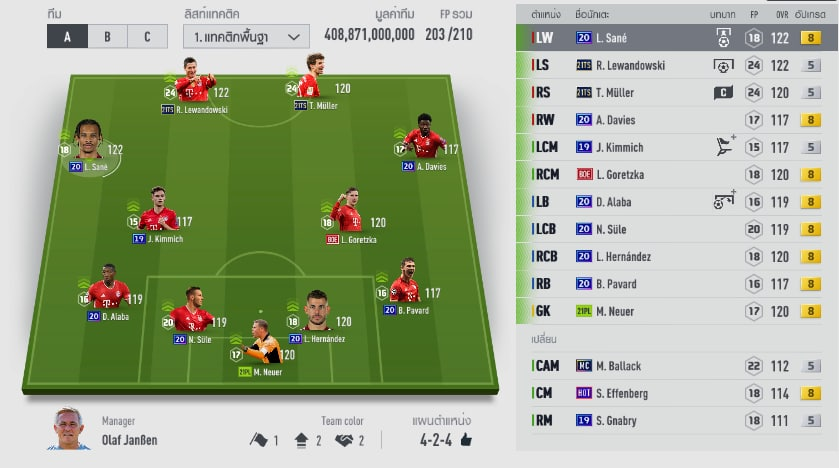Open the 4-2-4 formation selector

pos(441,439)
